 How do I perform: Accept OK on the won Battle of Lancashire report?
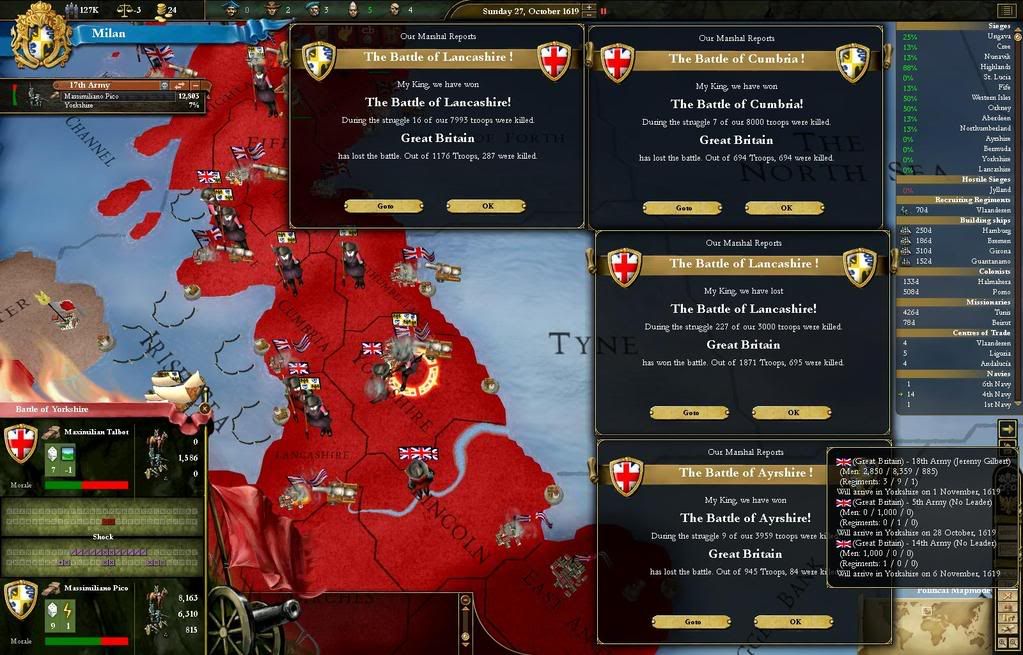(486, 206)
